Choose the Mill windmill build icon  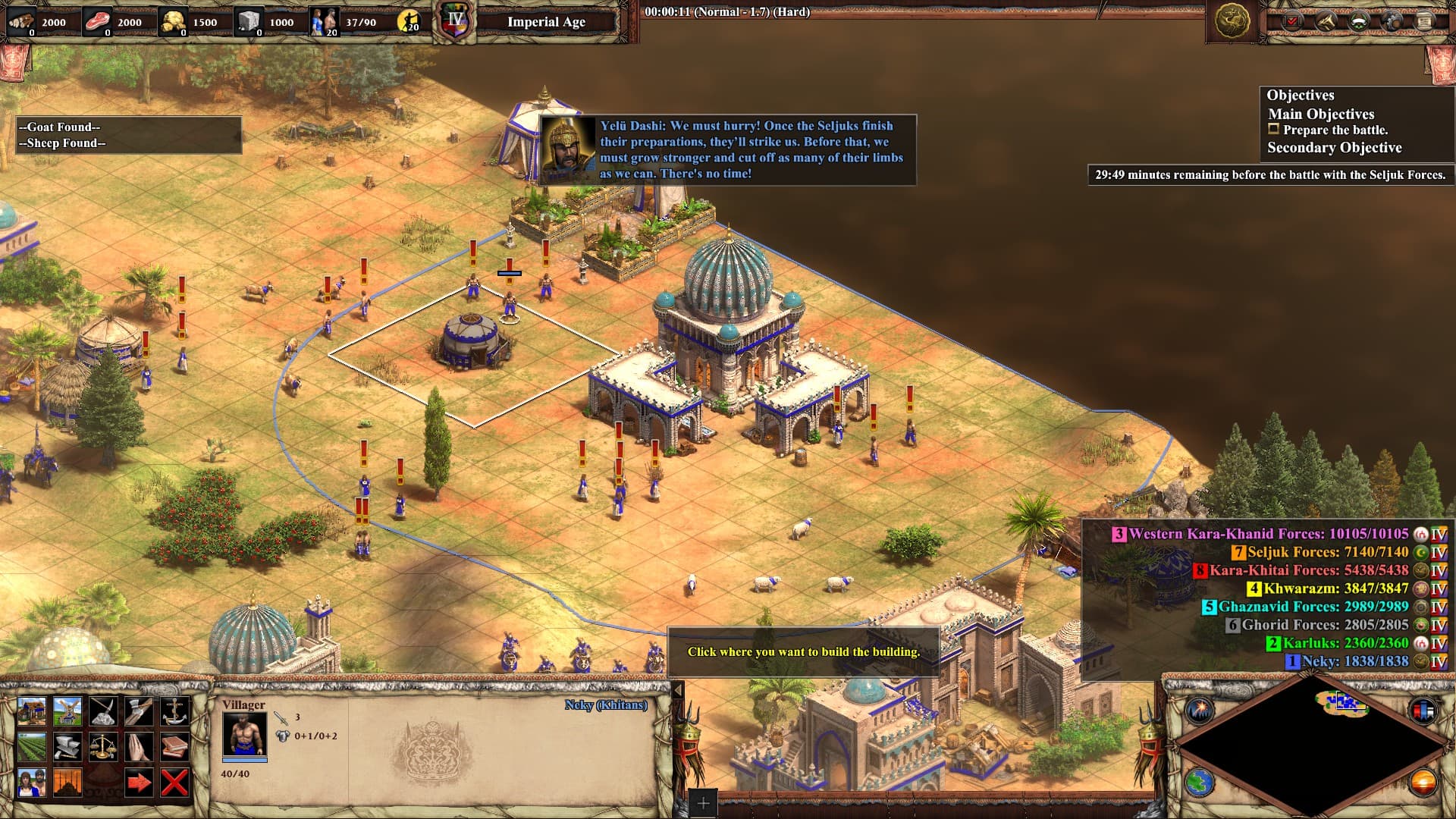(67, 711)
